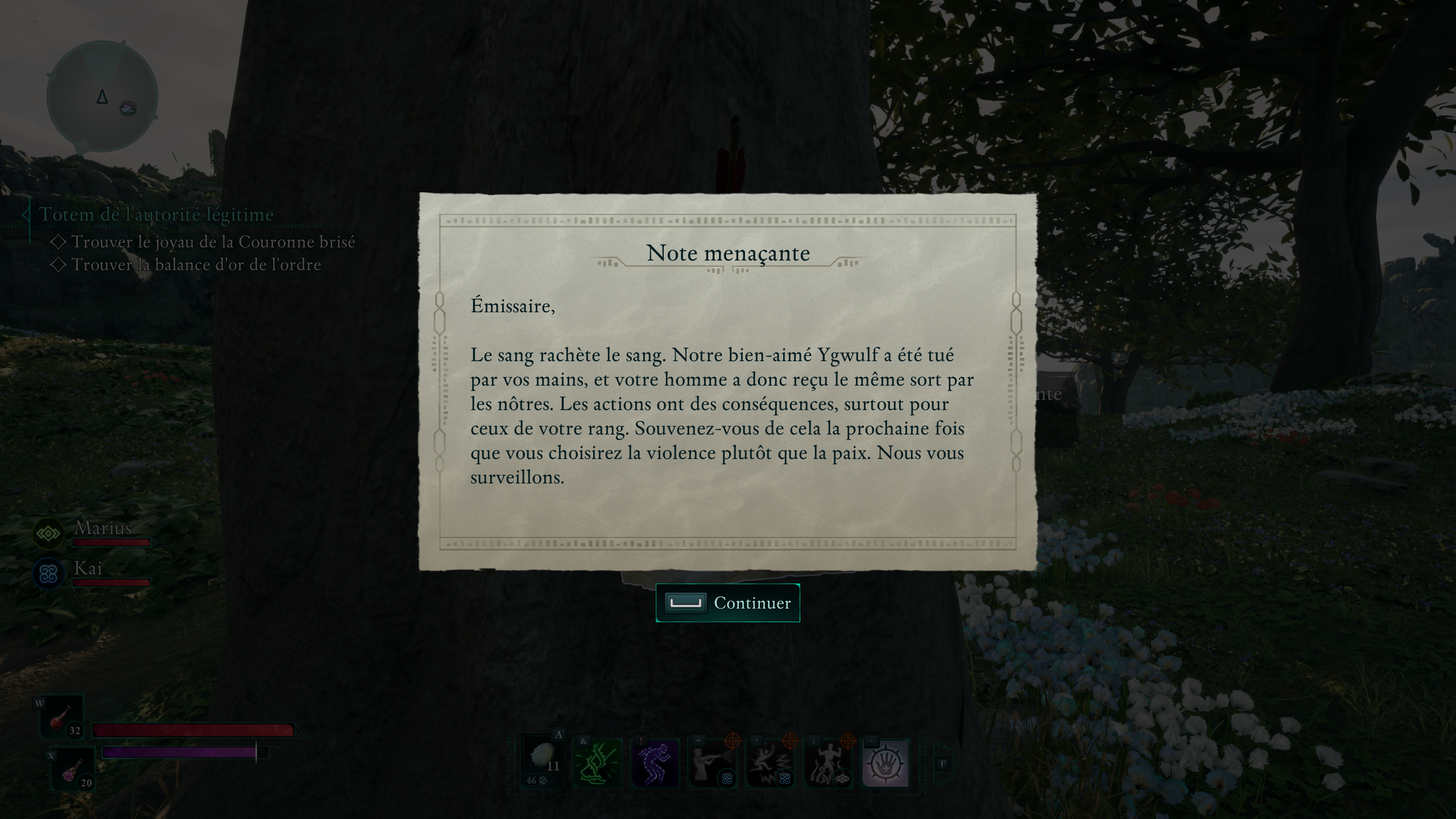Collapse the Totem de l'autorité légitime quest tracker
The image size is (1456, 819).
pyautogui.click(x=156, y=215)
